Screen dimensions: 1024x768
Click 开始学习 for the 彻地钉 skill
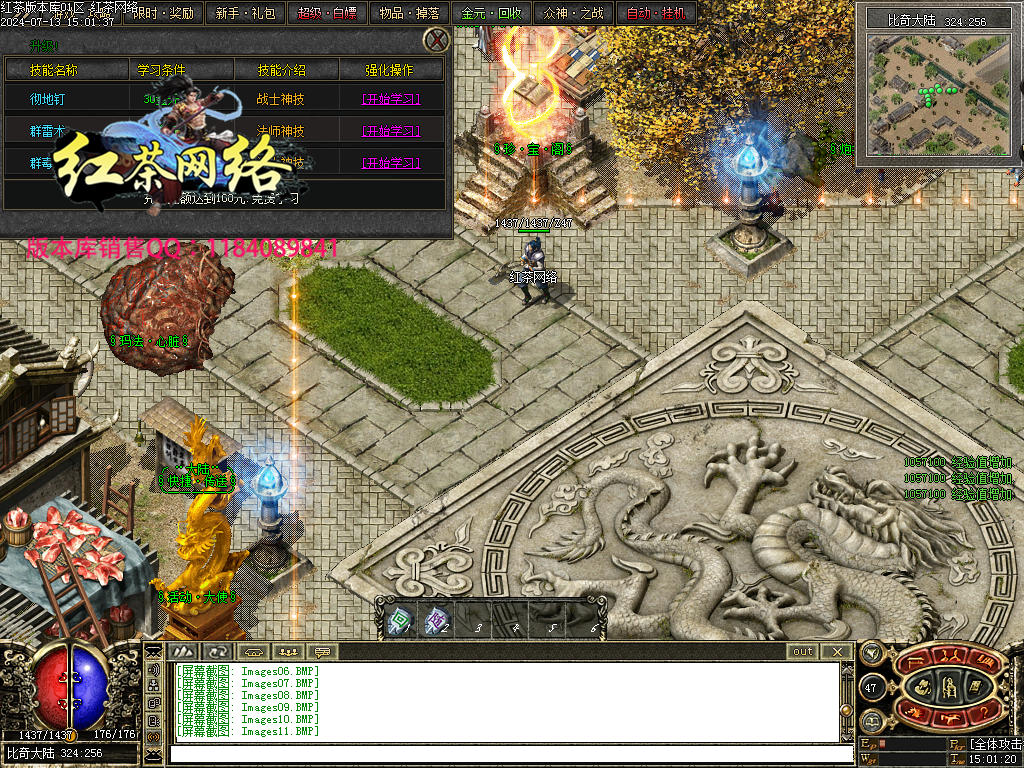(x=390, y=99)
